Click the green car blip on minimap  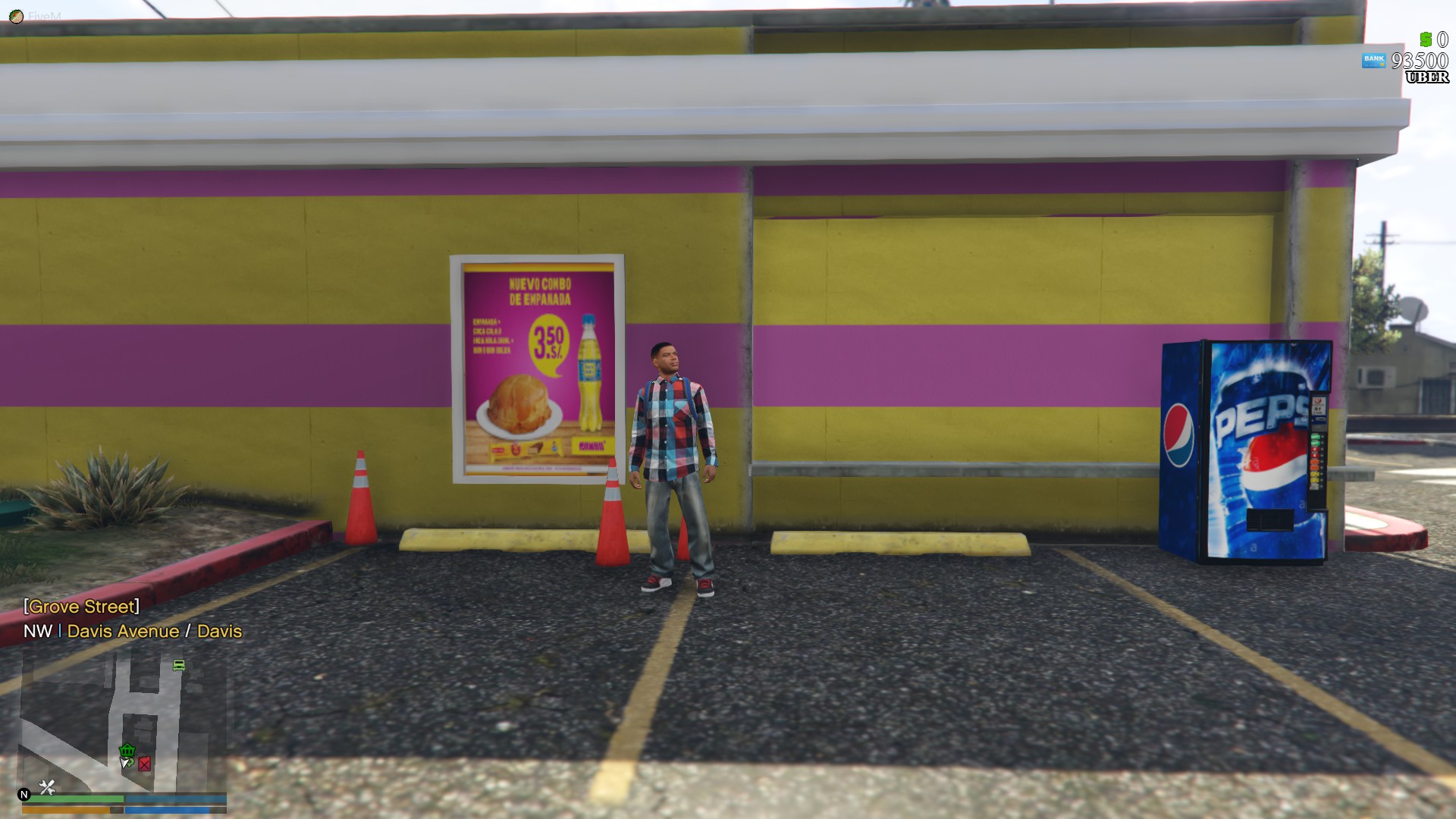[x=178, y=664]
